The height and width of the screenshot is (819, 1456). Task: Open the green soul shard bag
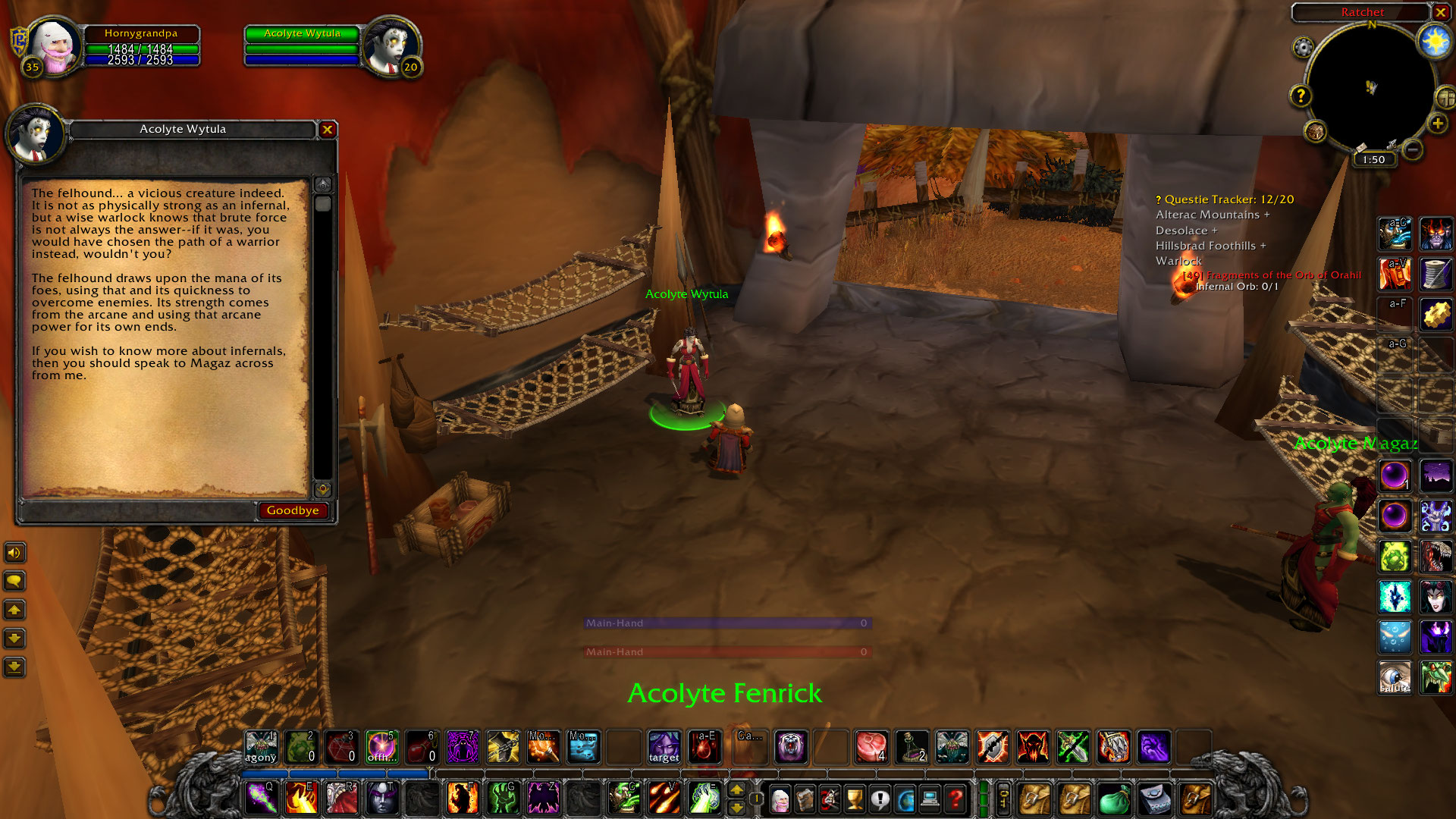pyautogui.click(x=1115, y=799)
